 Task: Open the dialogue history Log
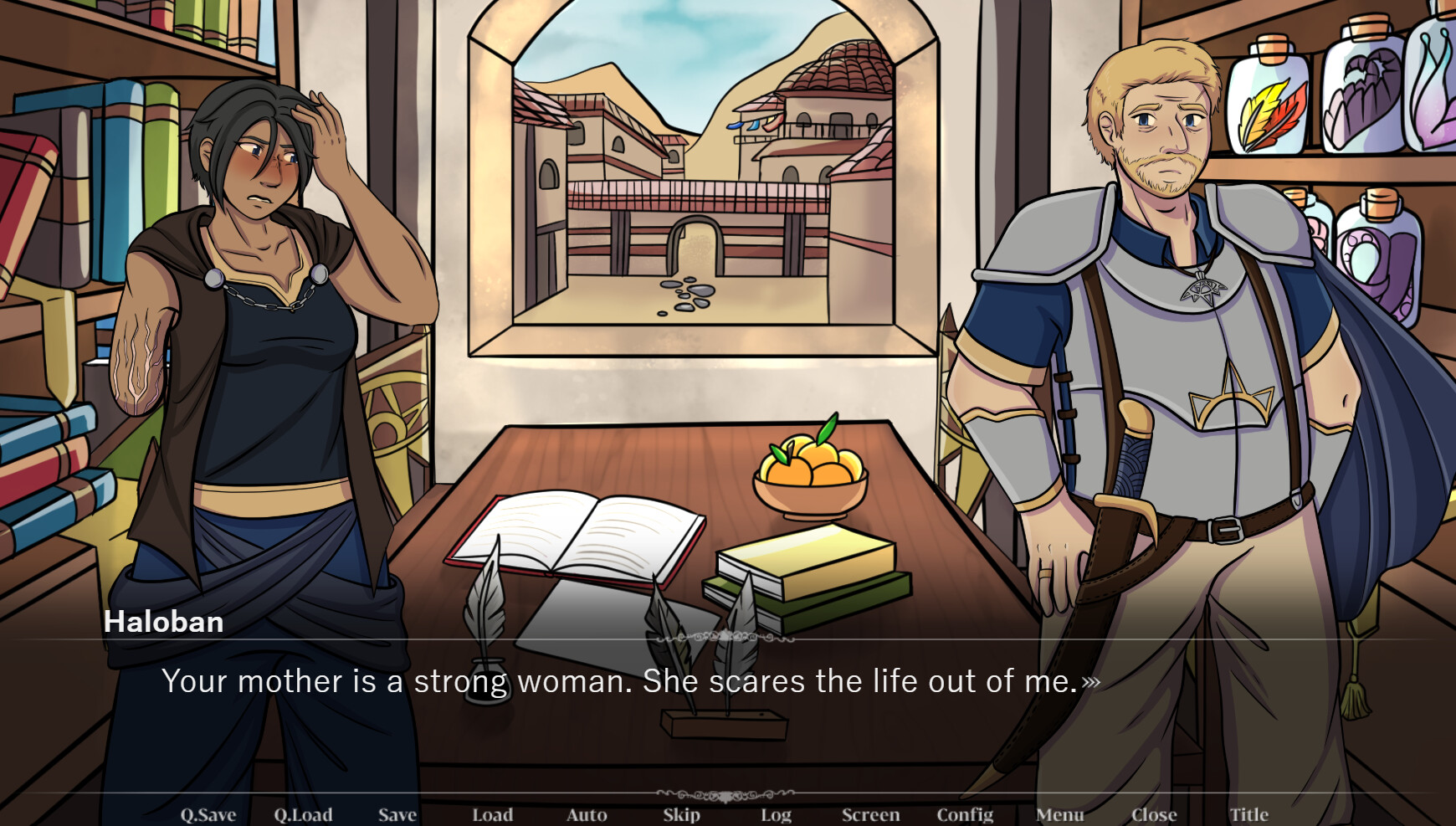775,814
